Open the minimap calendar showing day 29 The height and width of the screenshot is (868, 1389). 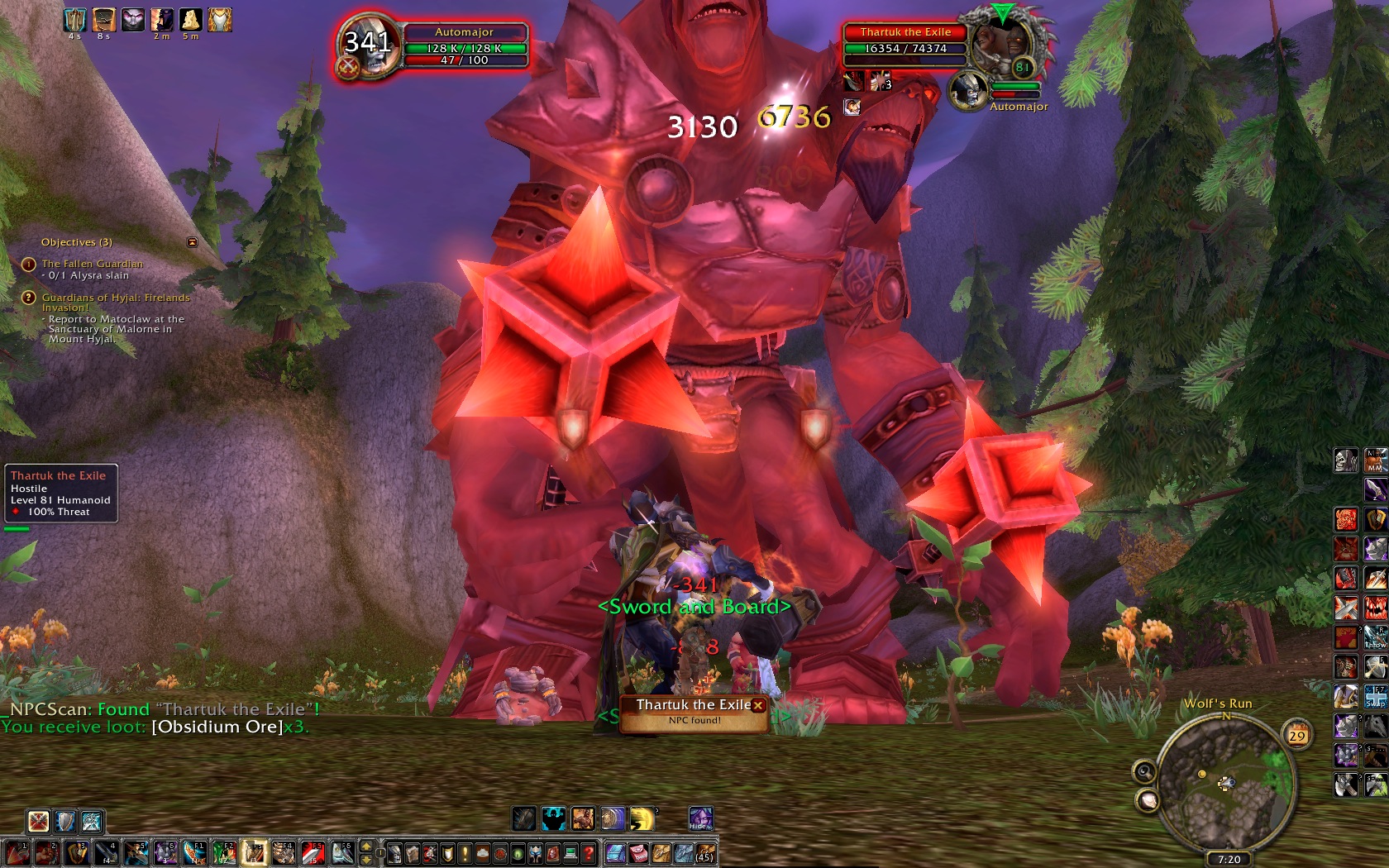point(1297,735)
